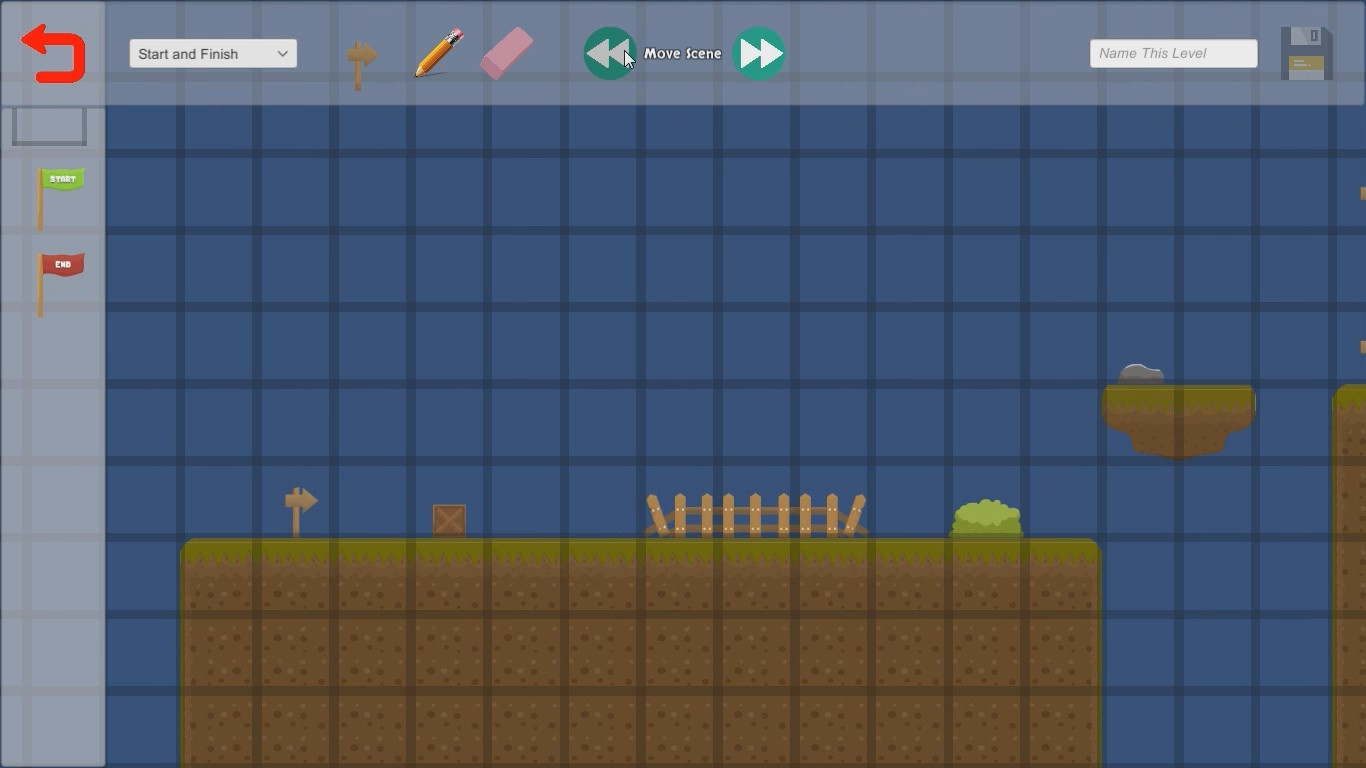Click the Name This Level input field
Screen dimensions: 1366x768
pyautogui.click(x=1172, y=53)
